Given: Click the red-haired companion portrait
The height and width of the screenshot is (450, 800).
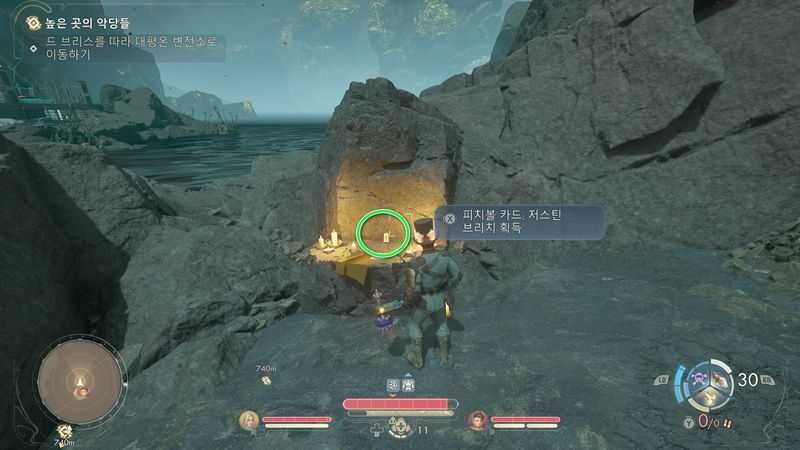Looking at the screenshot, I should (478, 420).
